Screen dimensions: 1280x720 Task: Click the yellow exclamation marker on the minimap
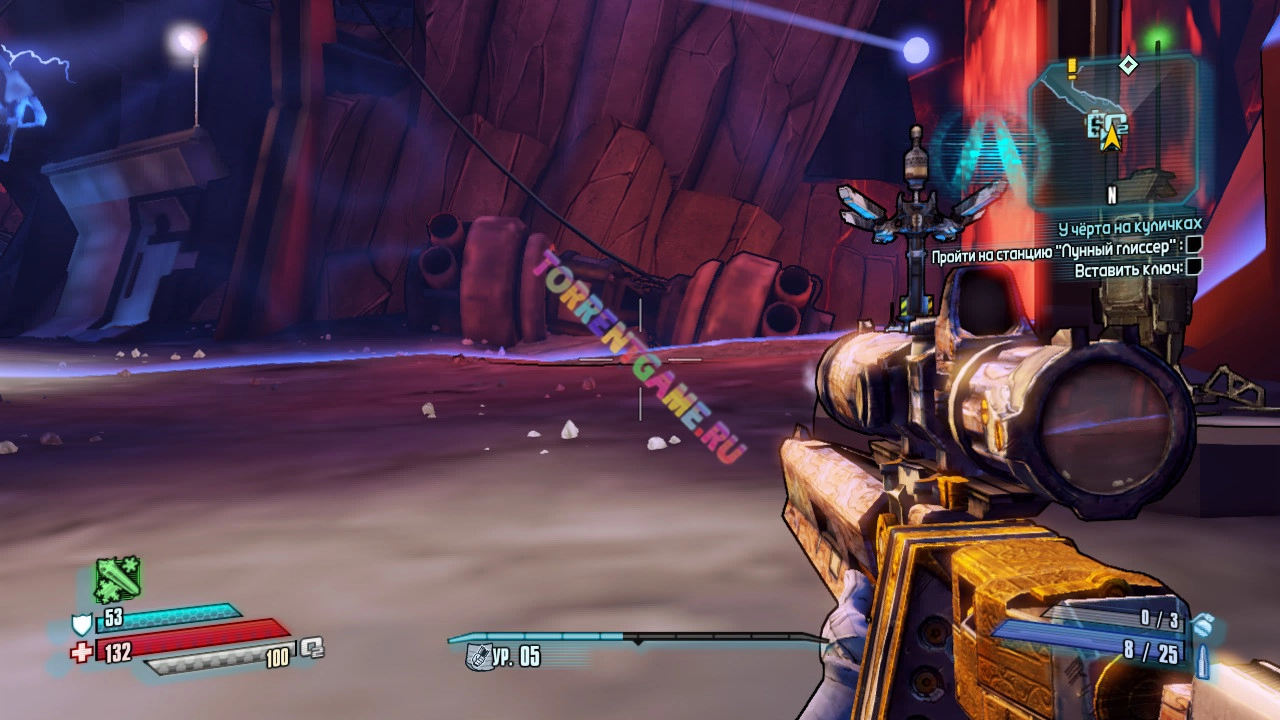coord(1073,68)
